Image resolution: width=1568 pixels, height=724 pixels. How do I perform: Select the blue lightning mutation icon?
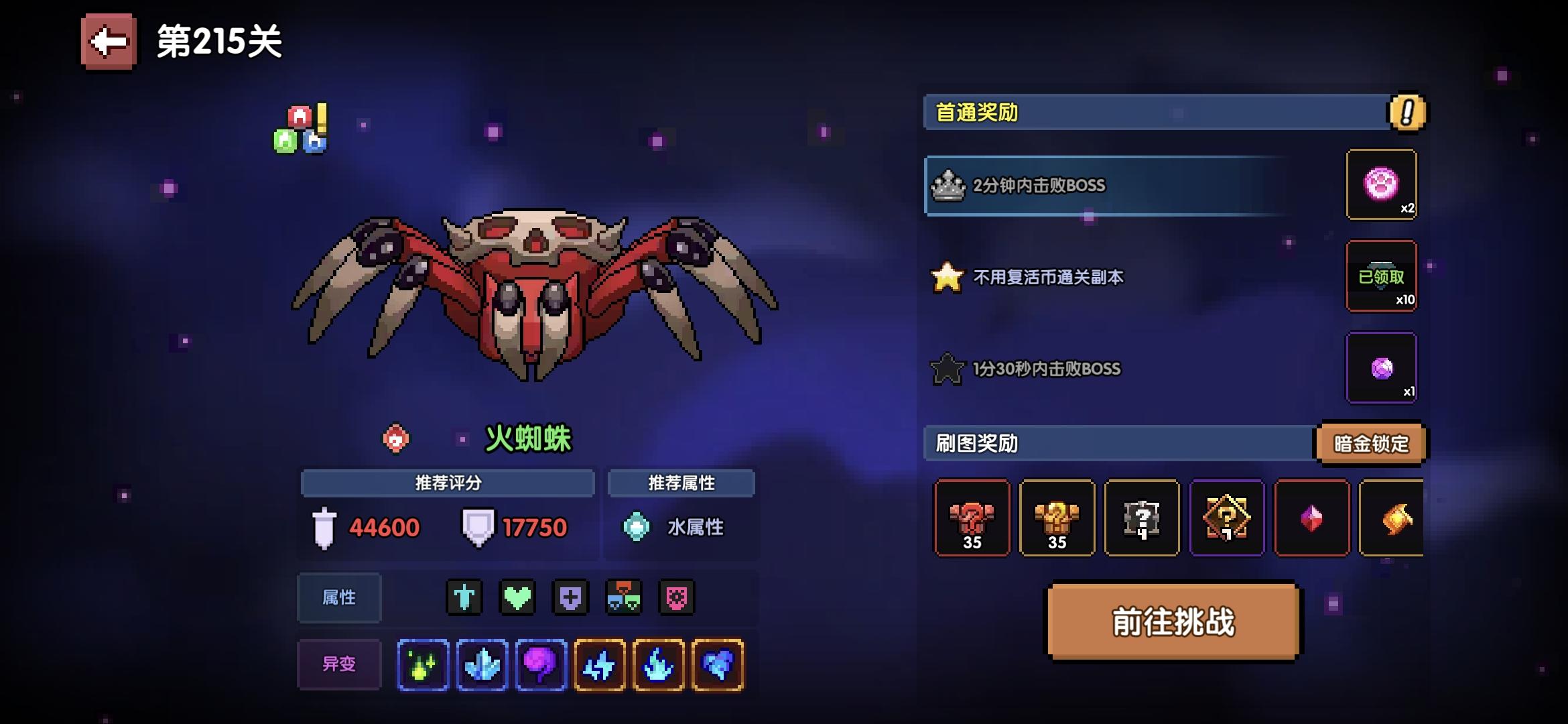(x=600, y=664)
